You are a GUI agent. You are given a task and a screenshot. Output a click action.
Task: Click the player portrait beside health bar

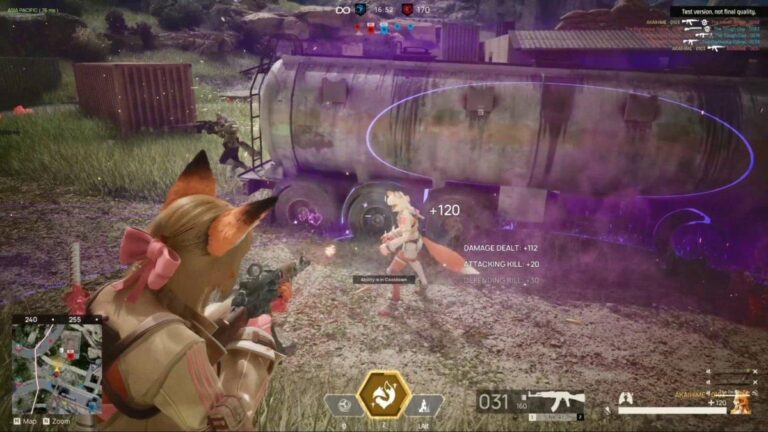point(741,403)
